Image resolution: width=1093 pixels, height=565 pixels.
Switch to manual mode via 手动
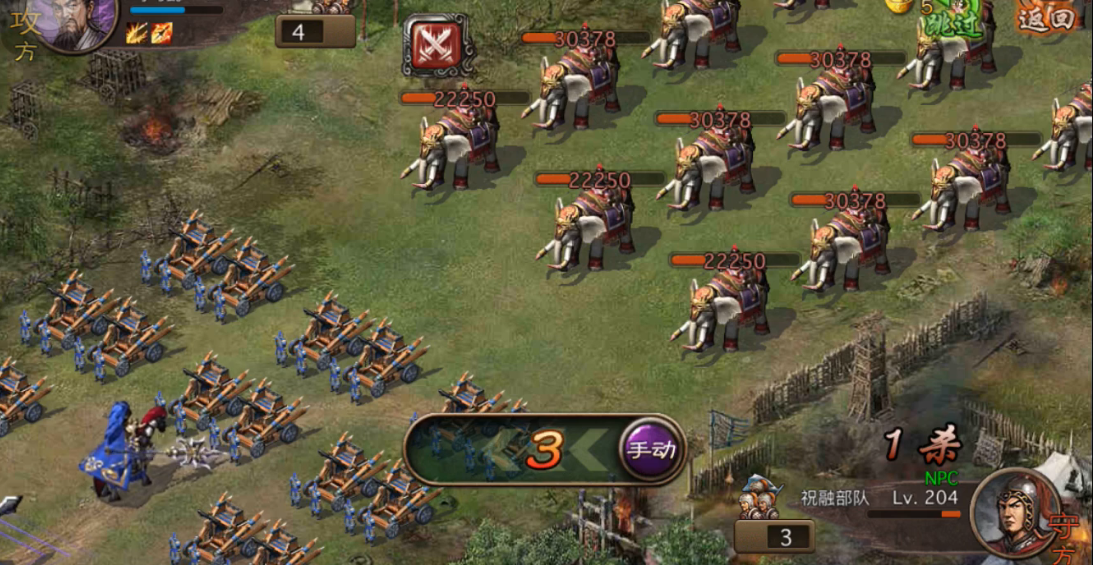click(x=651, y=449)
